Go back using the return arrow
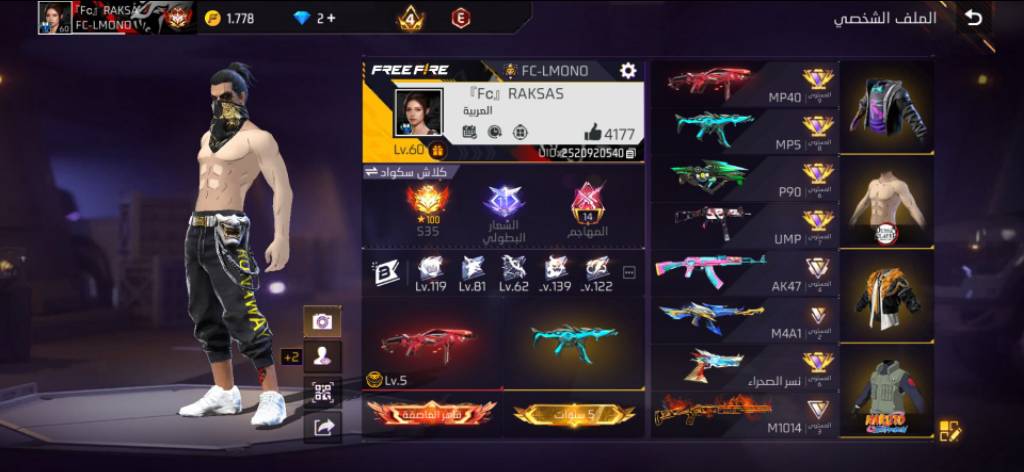 [973, 18]
